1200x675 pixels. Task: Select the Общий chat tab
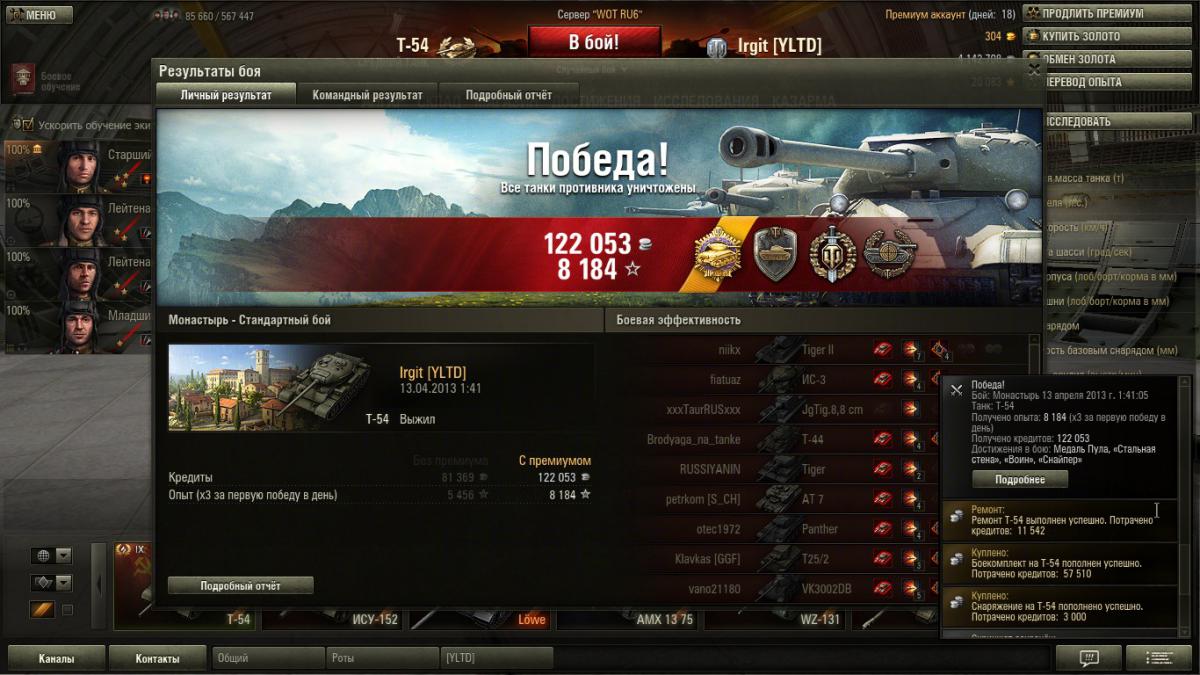(x=268, y=658)
